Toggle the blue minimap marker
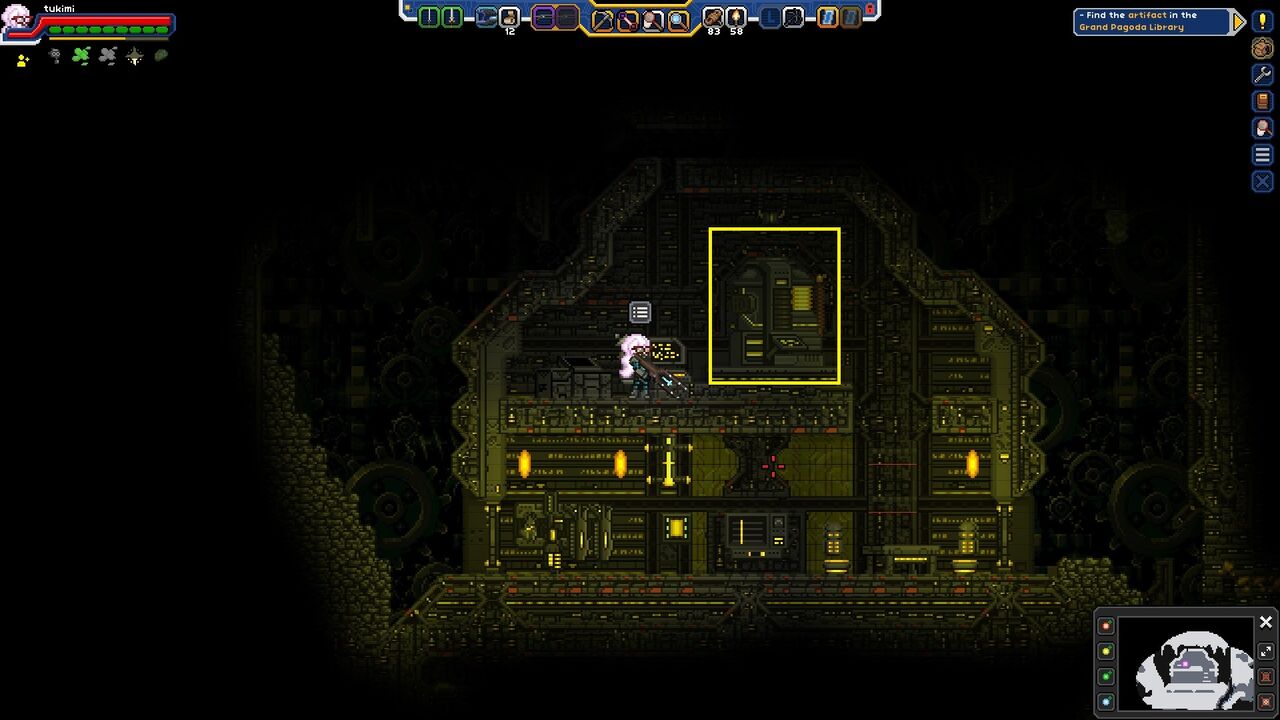 [1106, 700]
